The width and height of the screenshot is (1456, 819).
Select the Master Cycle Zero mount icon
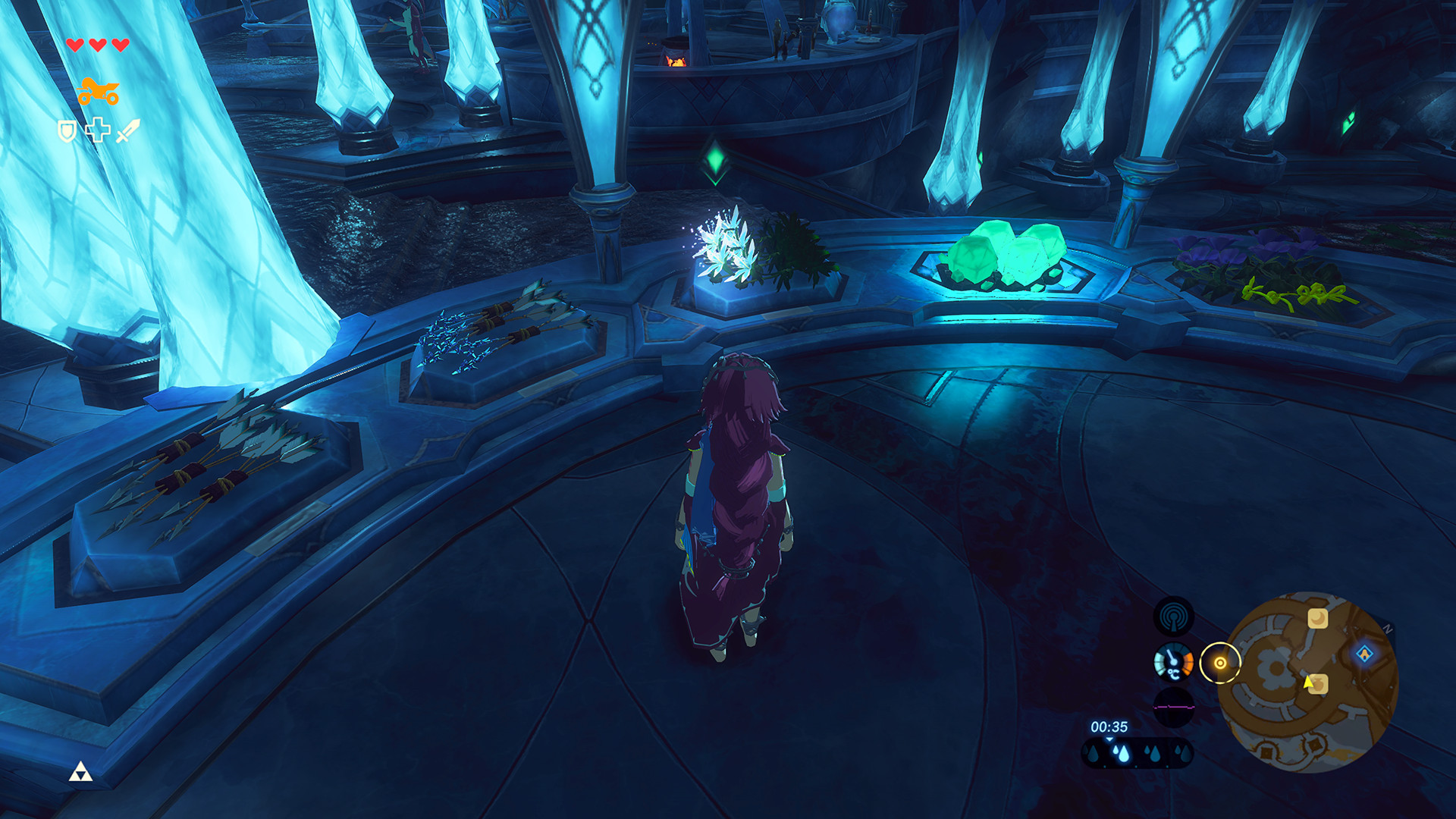pyautogui.click(x=99, y=91)
